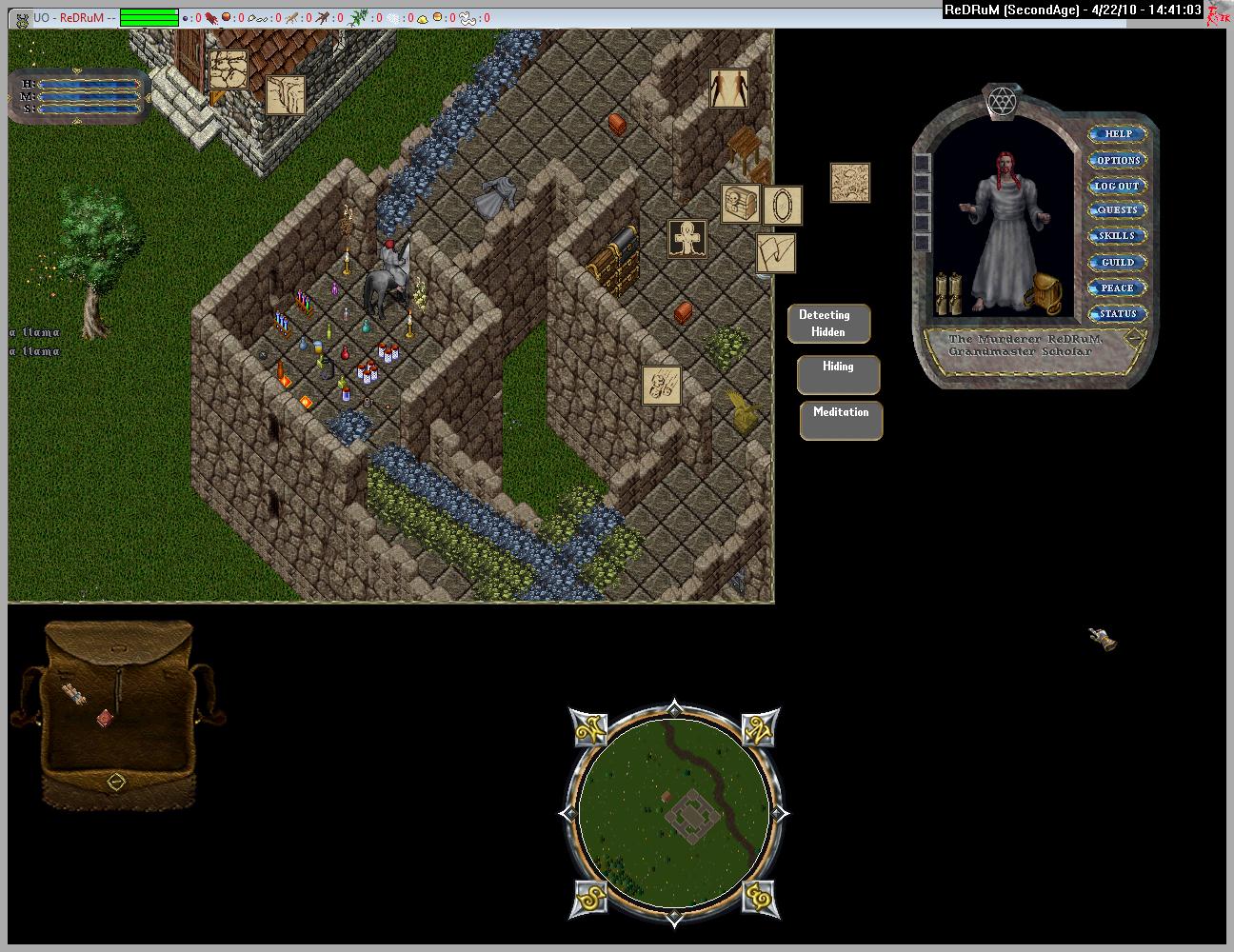Open the Options window
The image size is (1234, 952).
[1117, 160]
